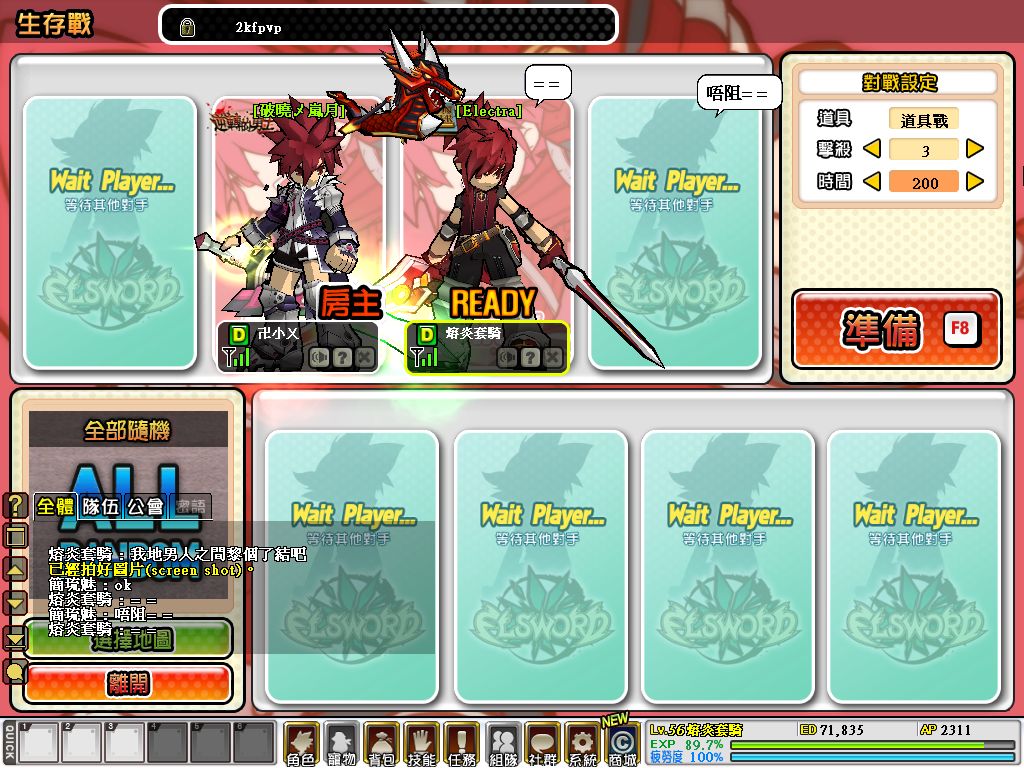Switch chat to the 隊伍 team tab
1024x768 pixels.
pyautogui.click(x=100, y=506)
